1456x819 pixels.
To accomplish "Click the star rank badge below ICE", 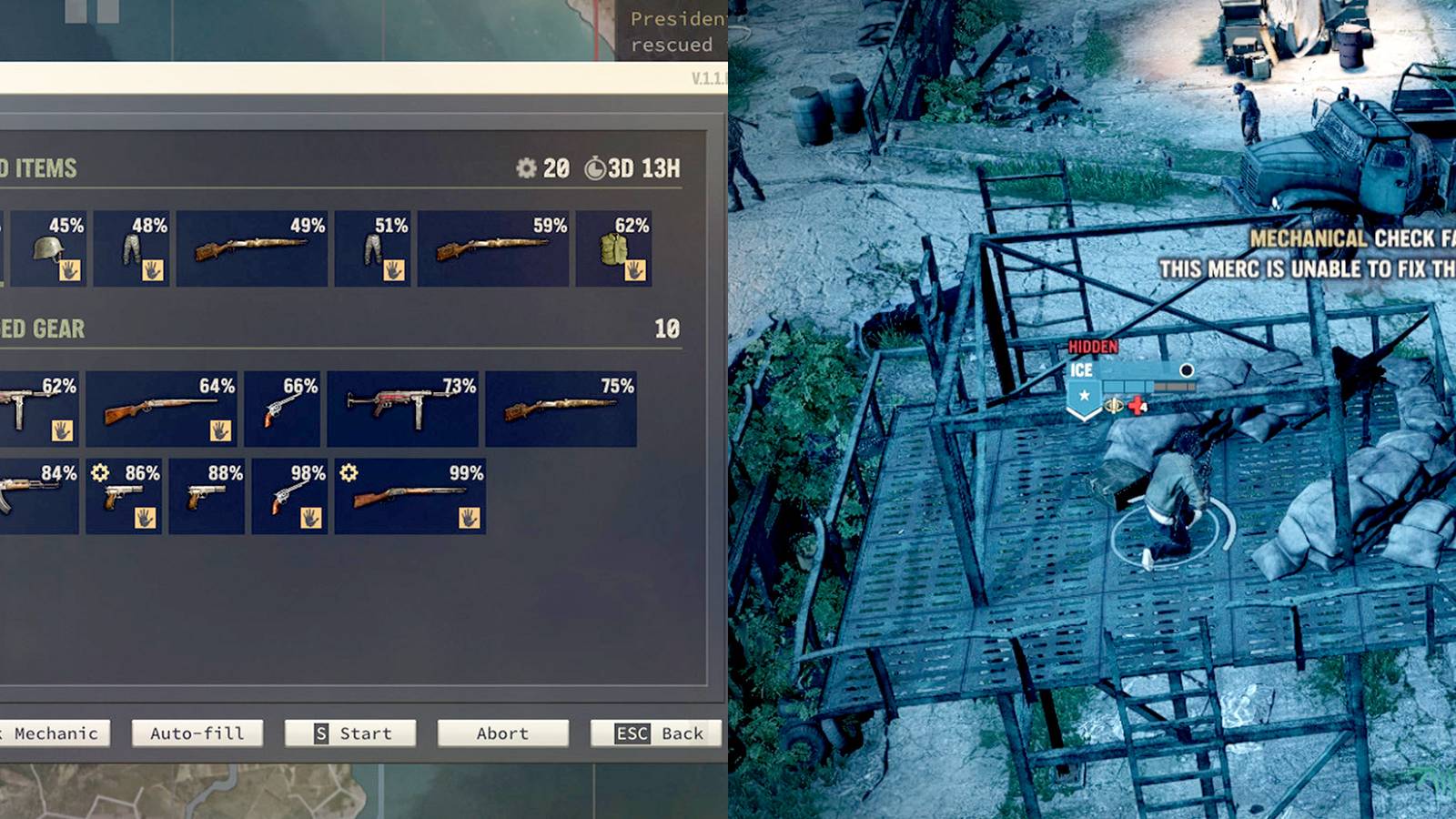I will (1084, 395).
